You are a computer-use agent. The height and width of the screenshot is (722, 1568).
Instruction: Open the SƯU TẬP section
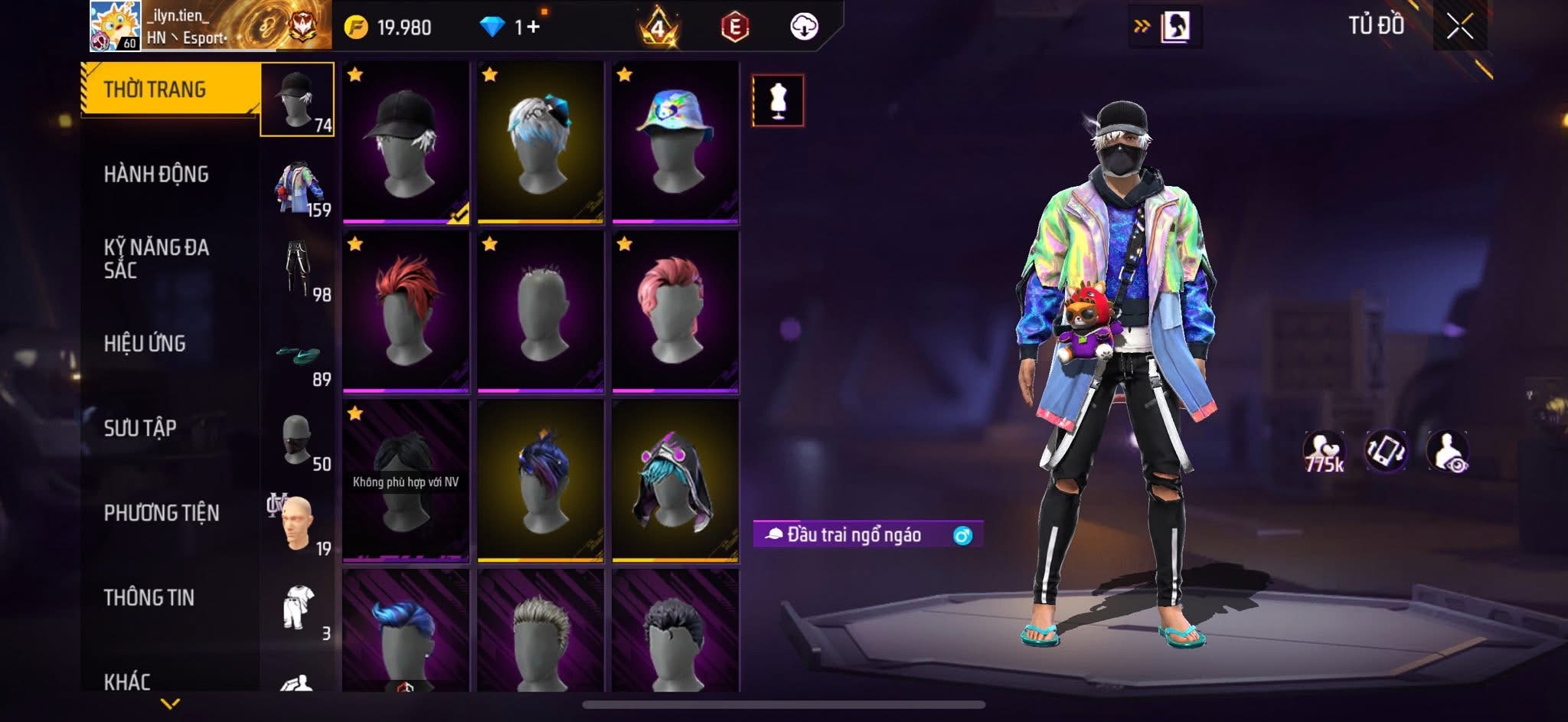tap(140, 428)
